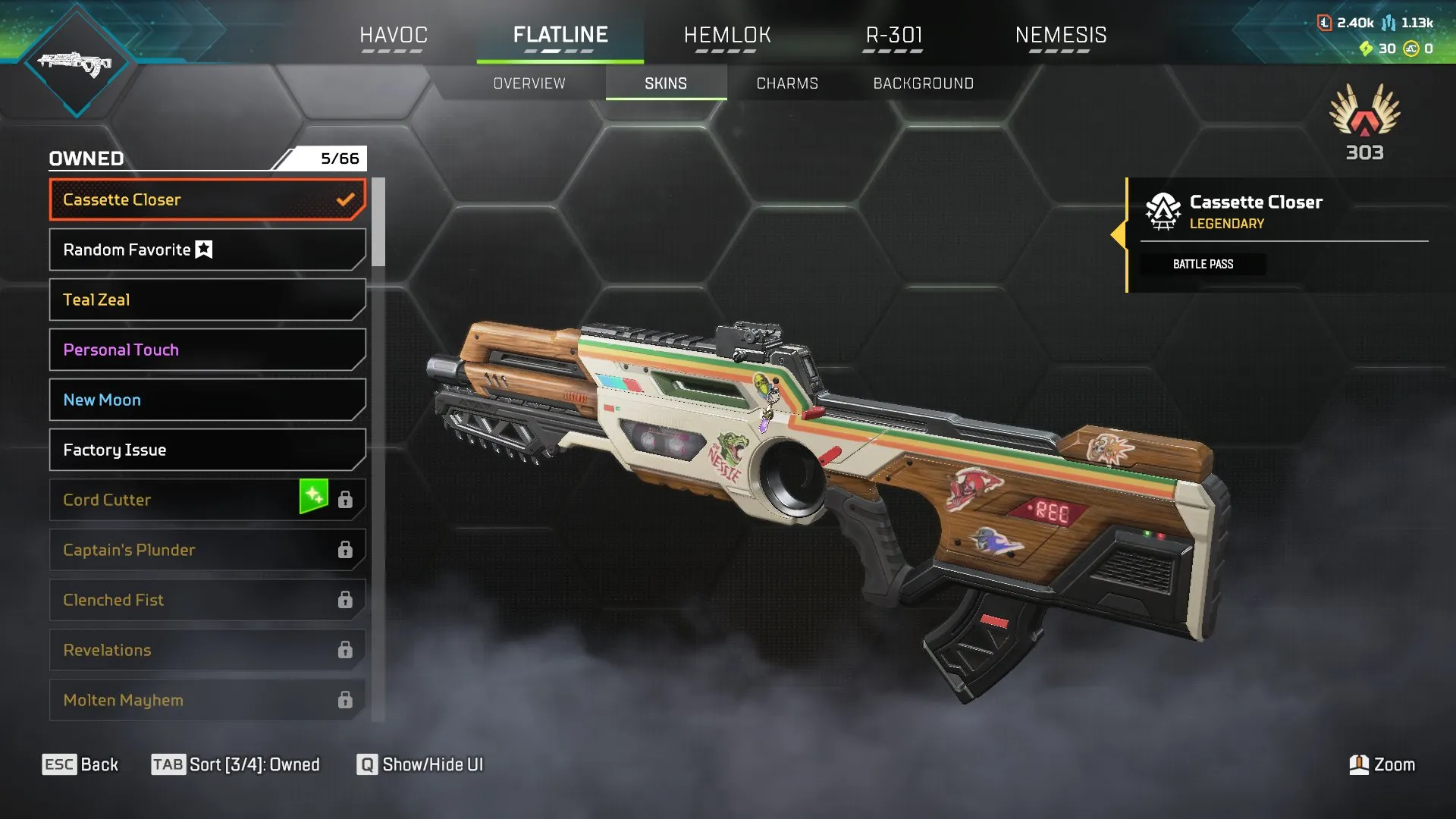Click Sort [3/4]: Owned
This screenshot has height=819, width=1456.
tap(236, 764)
